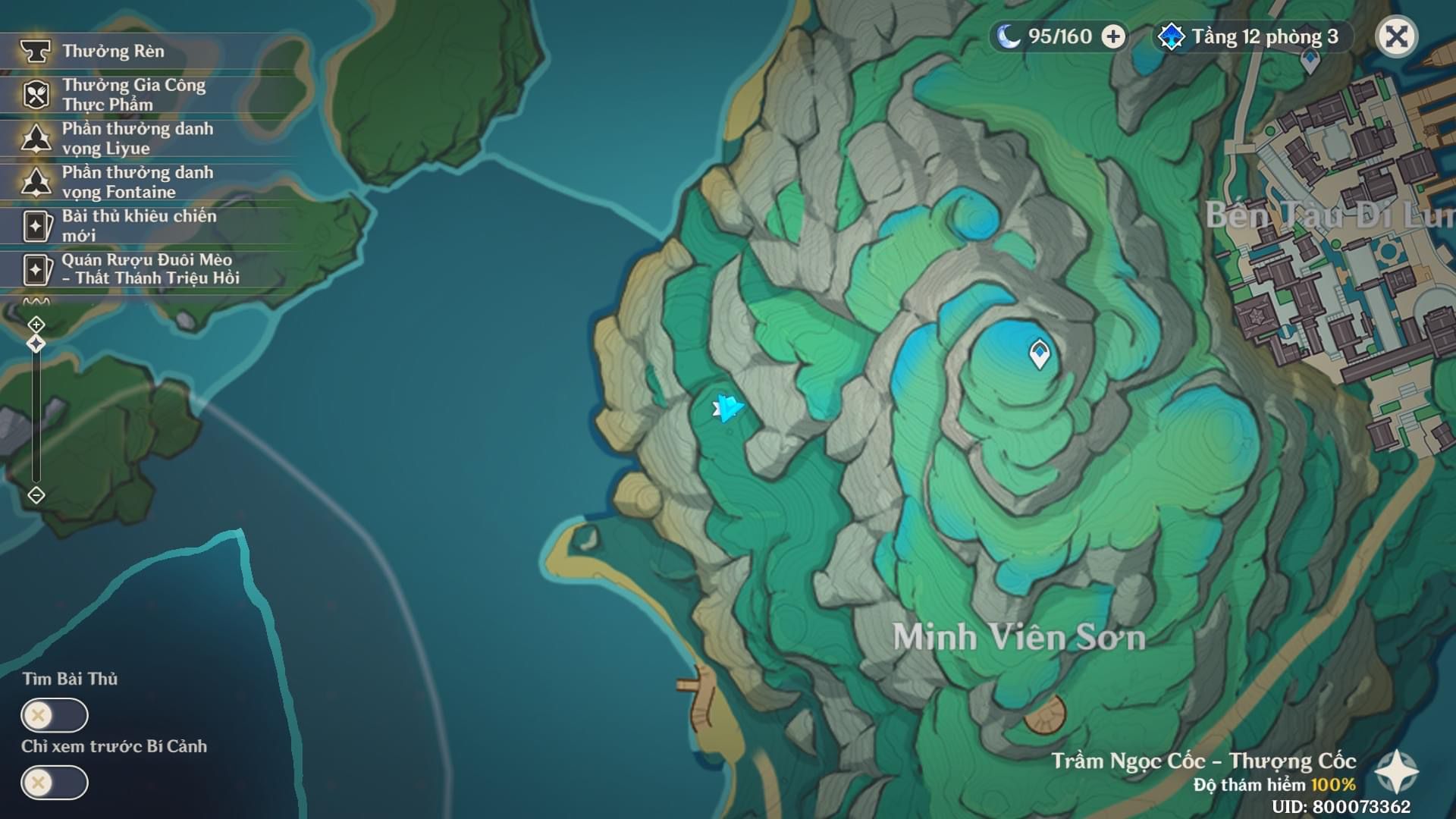Screen dimensions: 1456x819
Task: Add more Original Resin with the plus button
Action: (1113, 36)
